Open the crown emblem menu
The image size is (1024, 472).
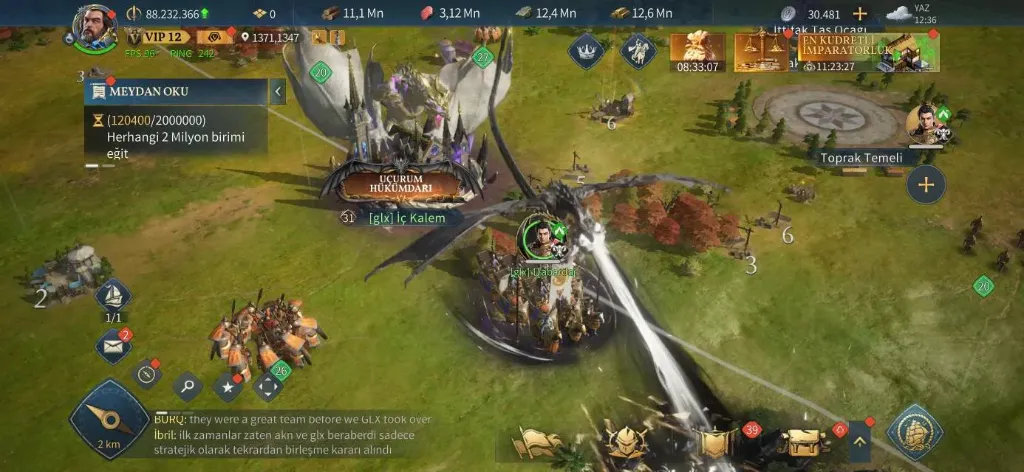click(x=585, y=50)
